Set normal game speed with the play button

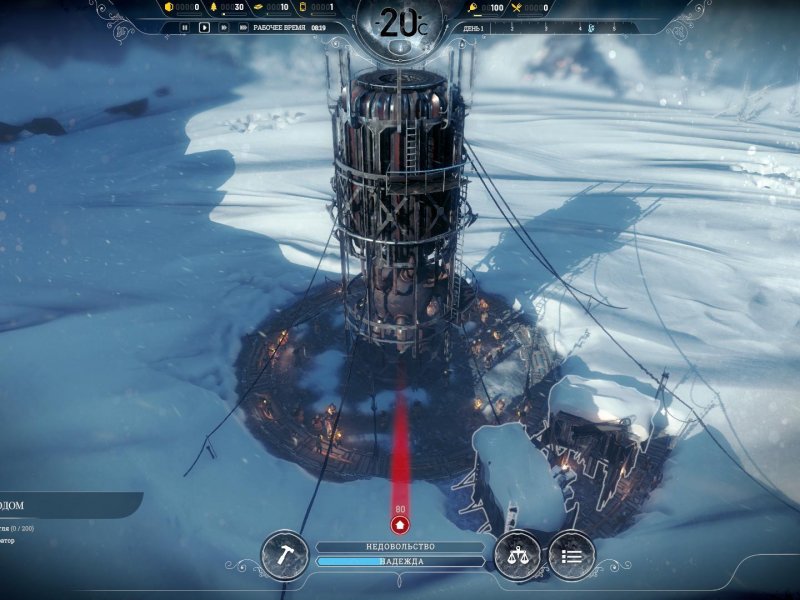click(204, 28)
